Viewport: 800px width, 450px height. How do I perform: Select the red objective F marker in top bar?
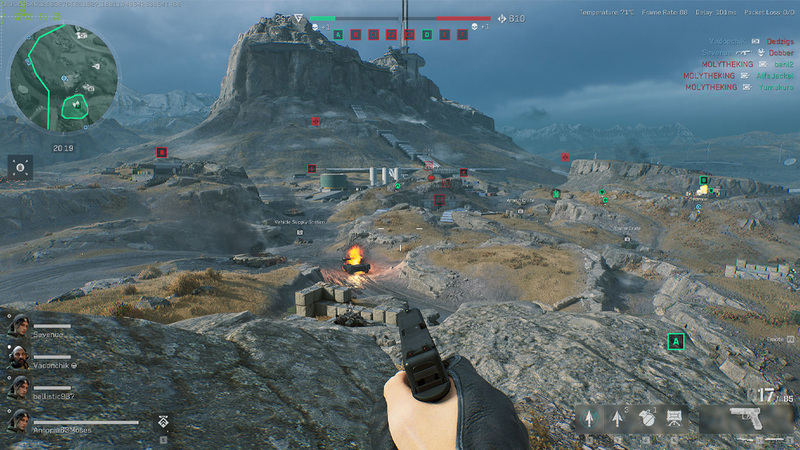(x=462, y=34)
